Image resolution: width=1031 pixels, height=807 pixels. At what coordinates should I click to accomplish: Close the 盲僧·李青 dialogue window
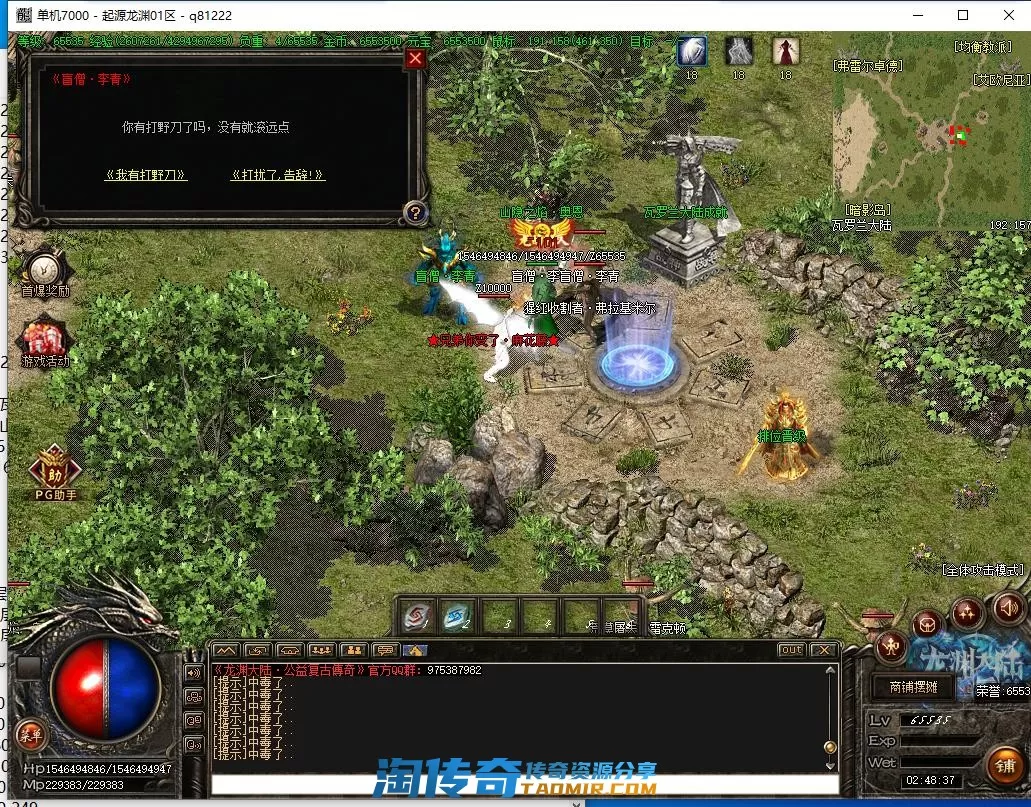click(415, 58)
